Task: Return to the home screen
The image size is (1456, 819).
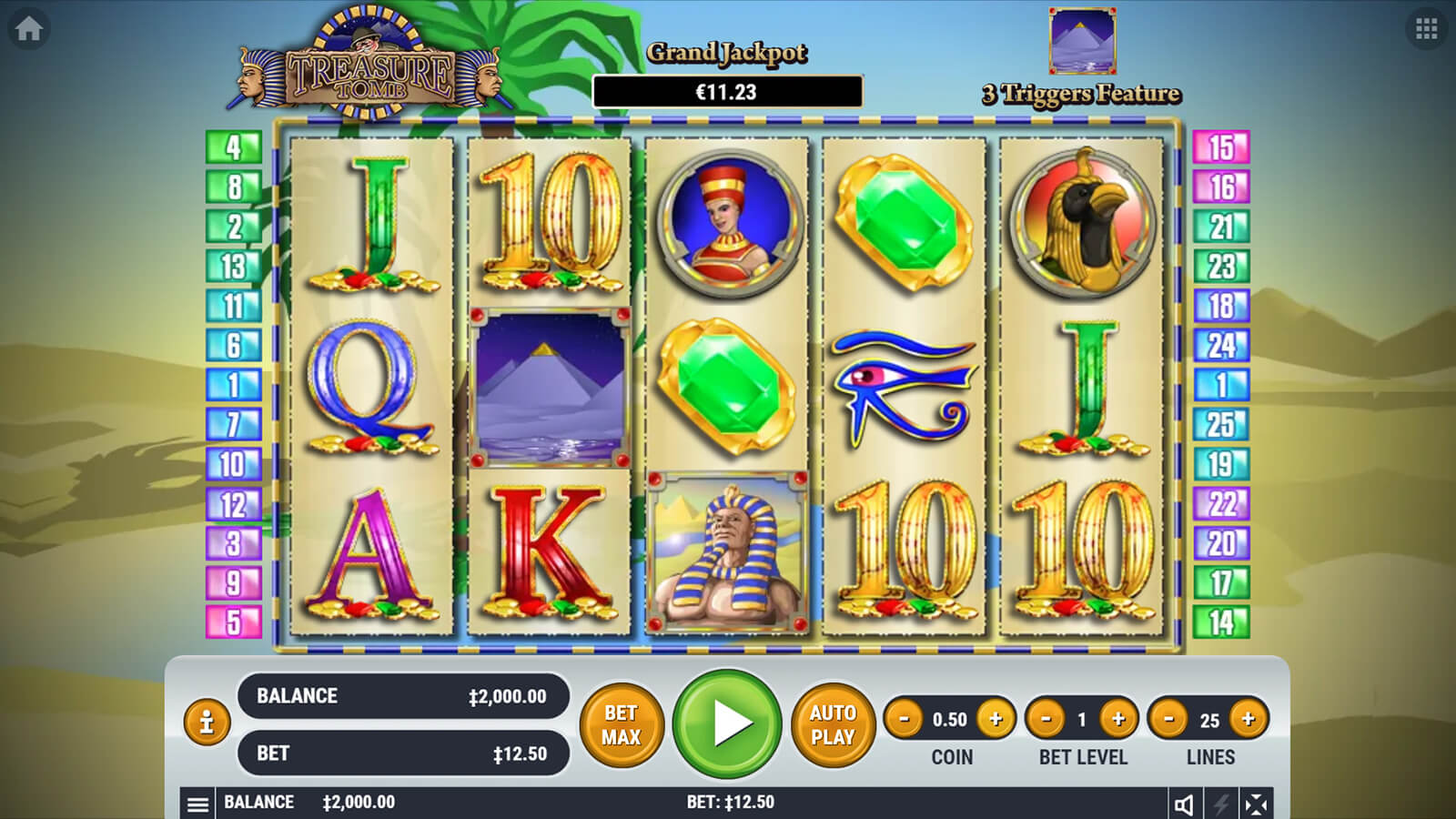Action: tap(28, 29)
